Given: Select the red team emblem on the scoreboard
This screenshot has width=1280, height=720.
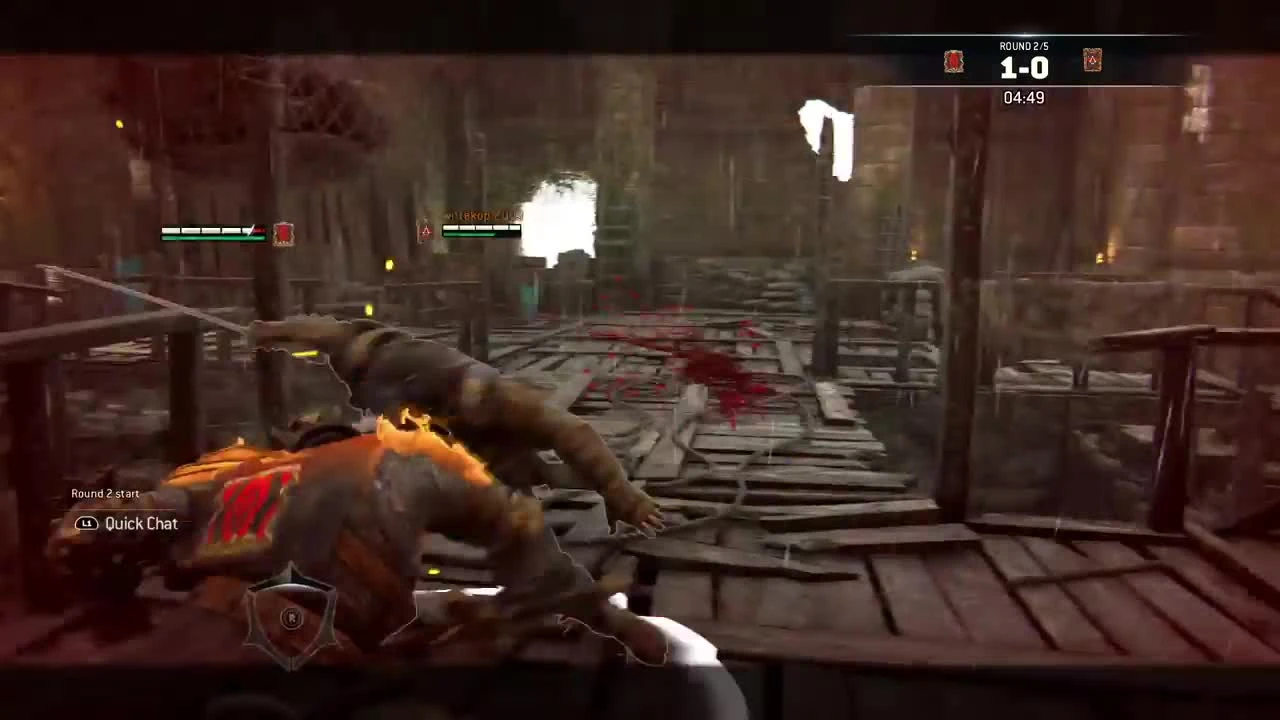Looking at the screenshot, I should coord(953,61).
